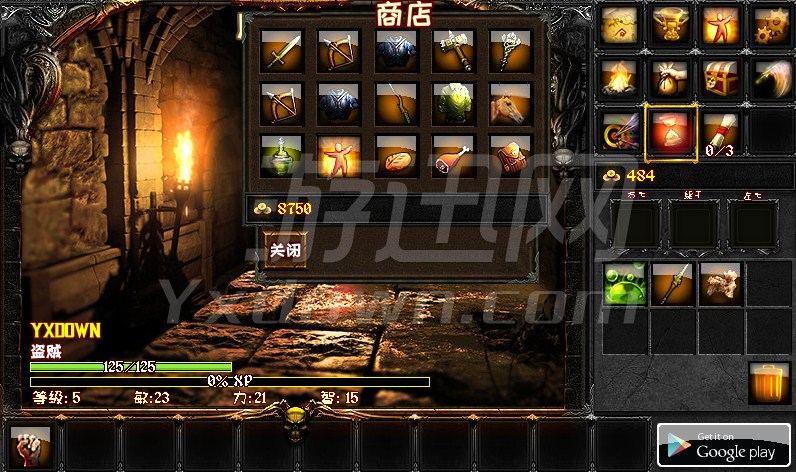
Task: Choose the war hammer shop item
Action: pos(454,50)
